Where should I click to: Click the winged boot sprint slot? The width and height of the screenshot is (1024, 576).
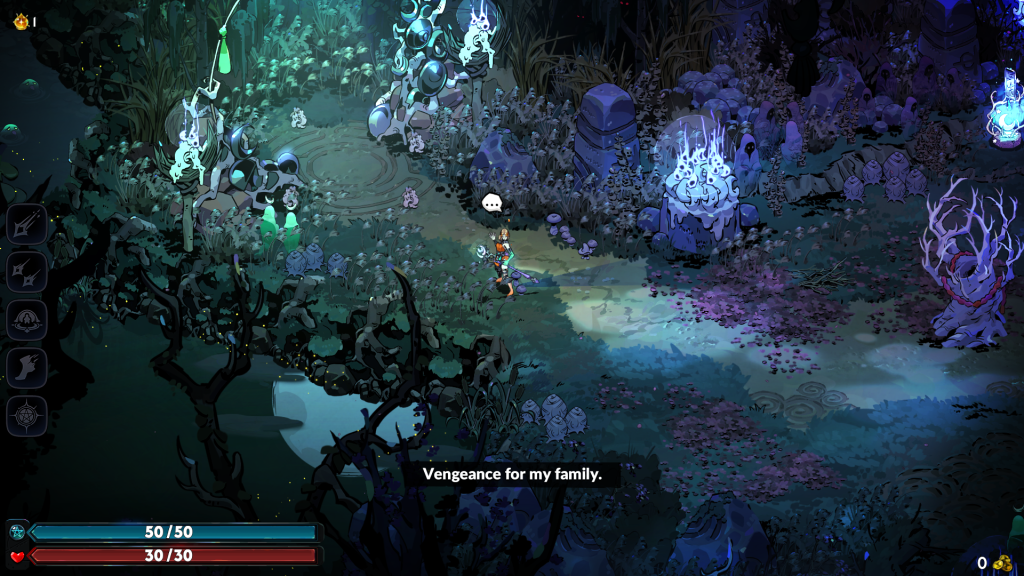click(27, 367)
